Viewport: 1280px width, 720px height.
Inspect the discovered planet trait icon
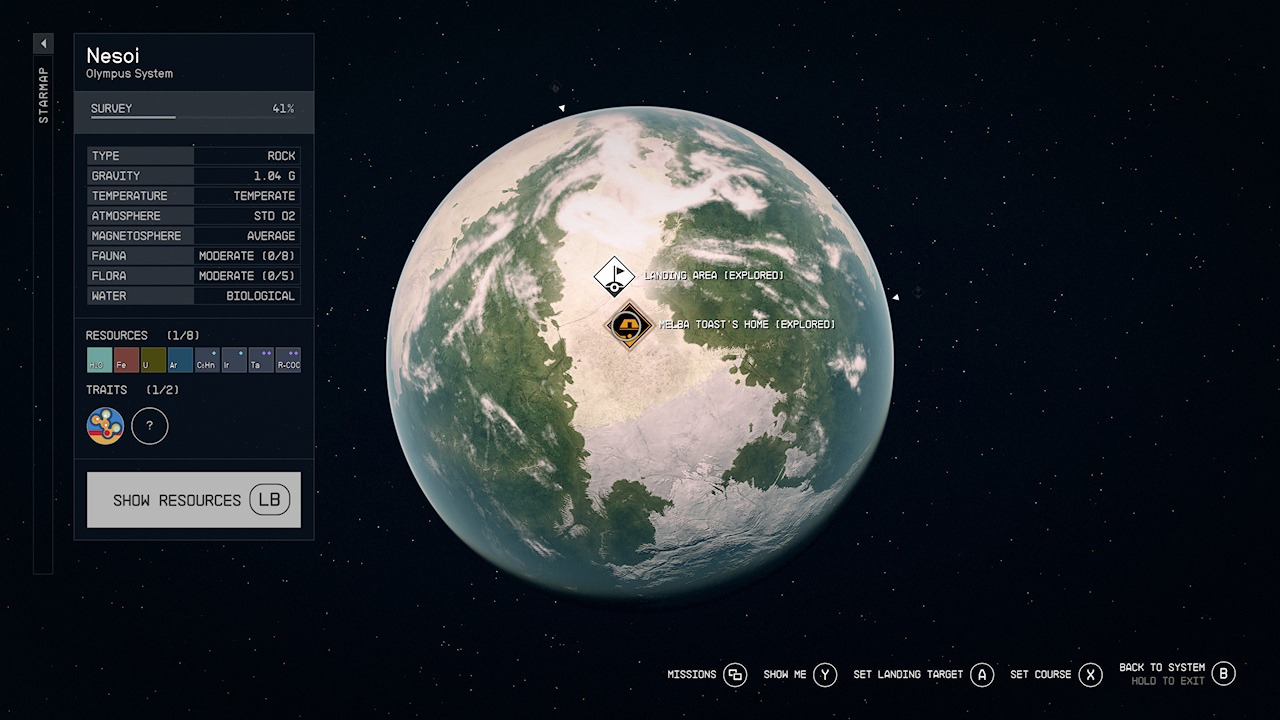pos(106,426)
